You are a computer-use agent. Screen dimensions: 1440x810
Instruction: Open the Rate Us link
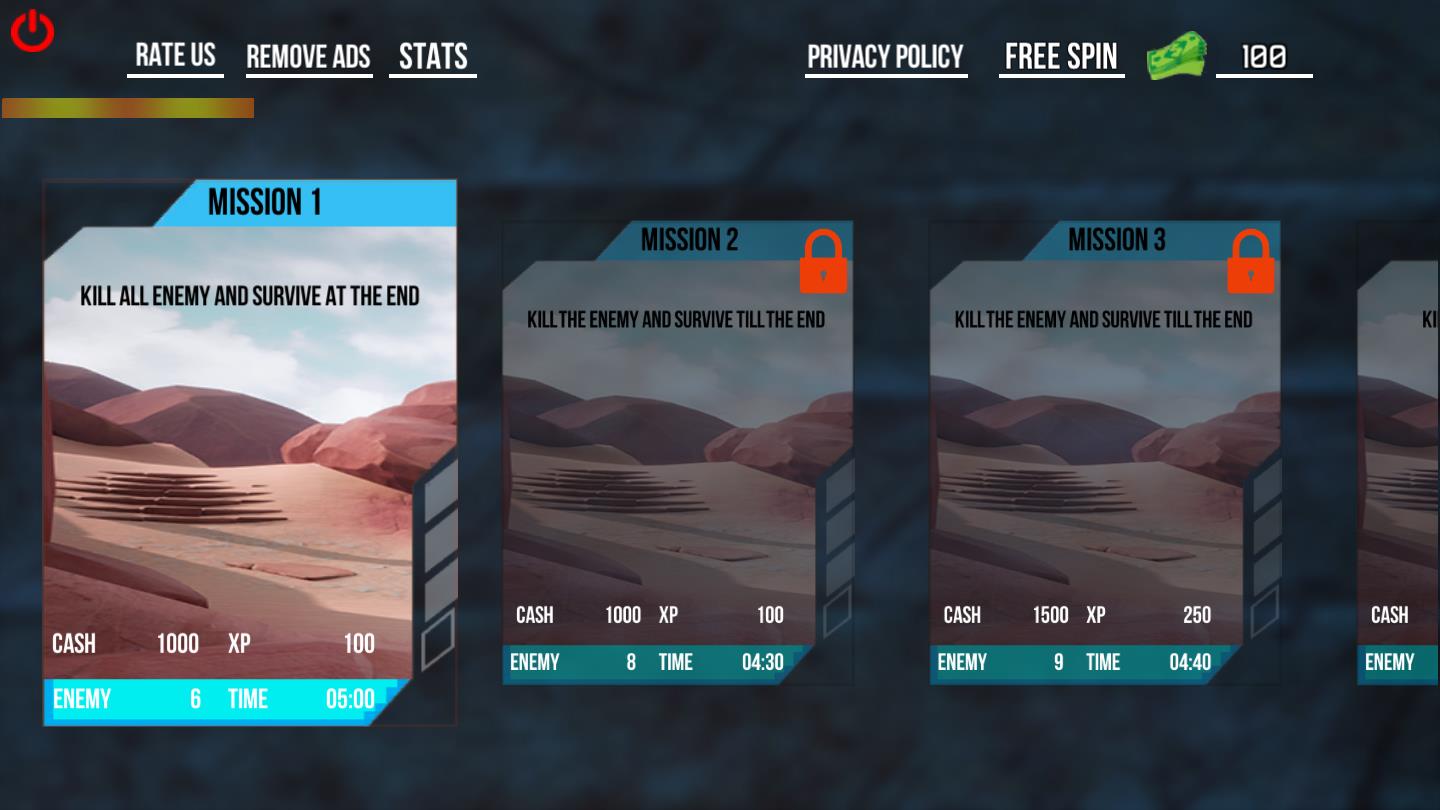[x=175, y=55]
